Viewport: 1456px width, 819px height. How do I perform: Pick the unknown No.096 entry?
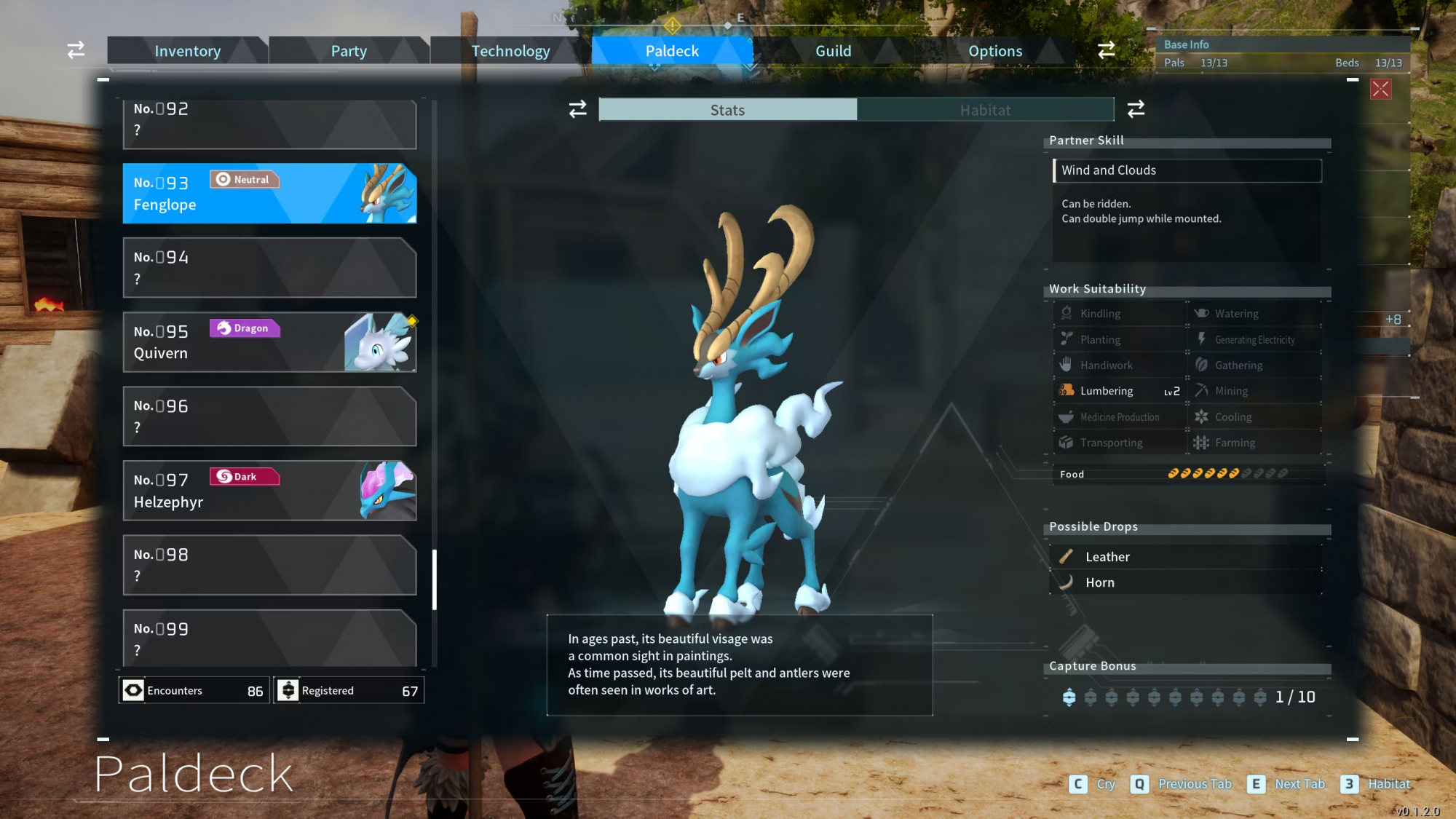pyautogui.click(x=269, y=416)
